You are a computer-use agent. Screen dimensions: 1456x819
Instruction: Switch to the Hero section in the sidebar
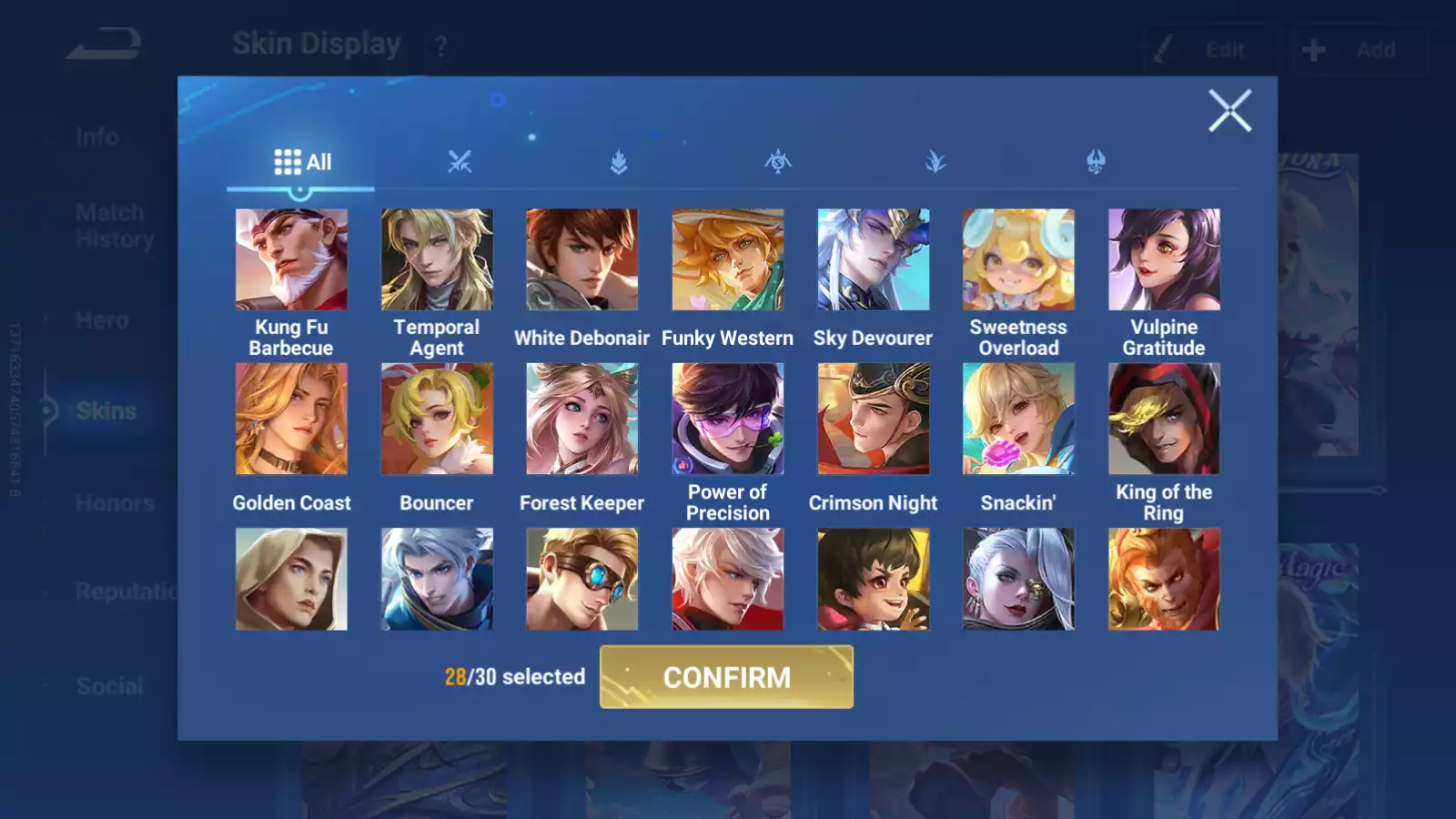(x=100, y=320)
